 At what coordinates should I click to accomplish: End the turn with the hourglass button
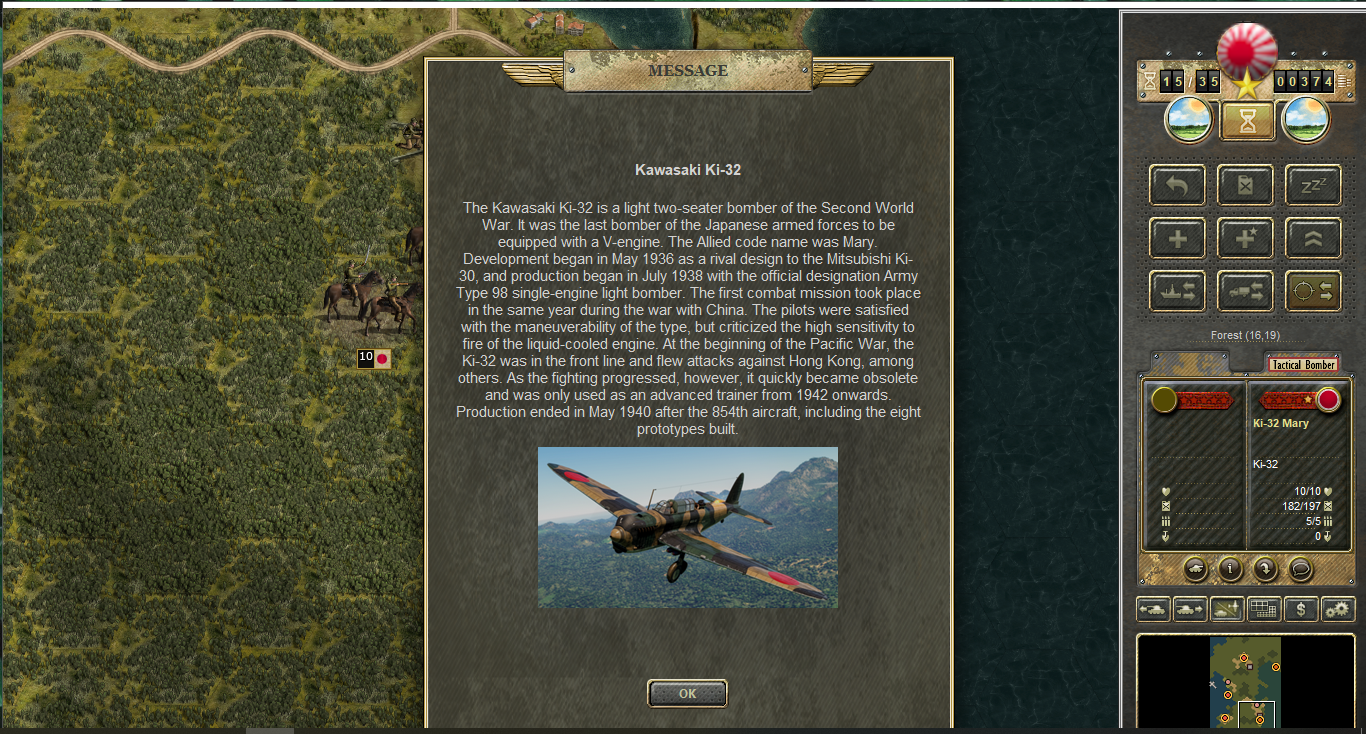(x=1247, y=120)
